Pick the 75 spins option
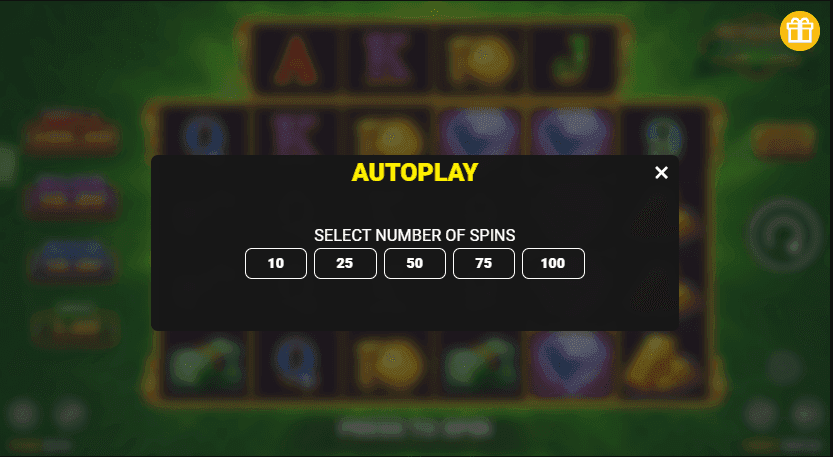Screen dimensions: 833x457 (484, 264)
